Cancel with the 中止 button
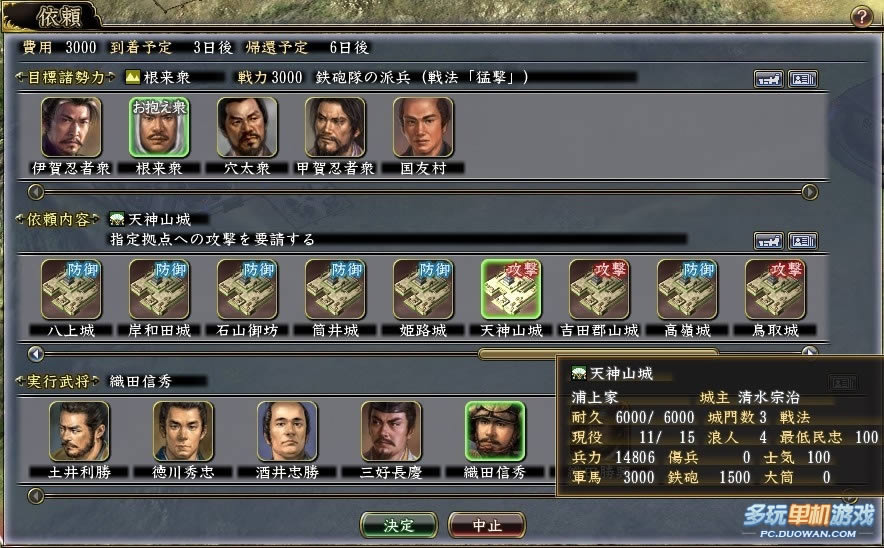 pyautogui.click(x=486, y=524)
